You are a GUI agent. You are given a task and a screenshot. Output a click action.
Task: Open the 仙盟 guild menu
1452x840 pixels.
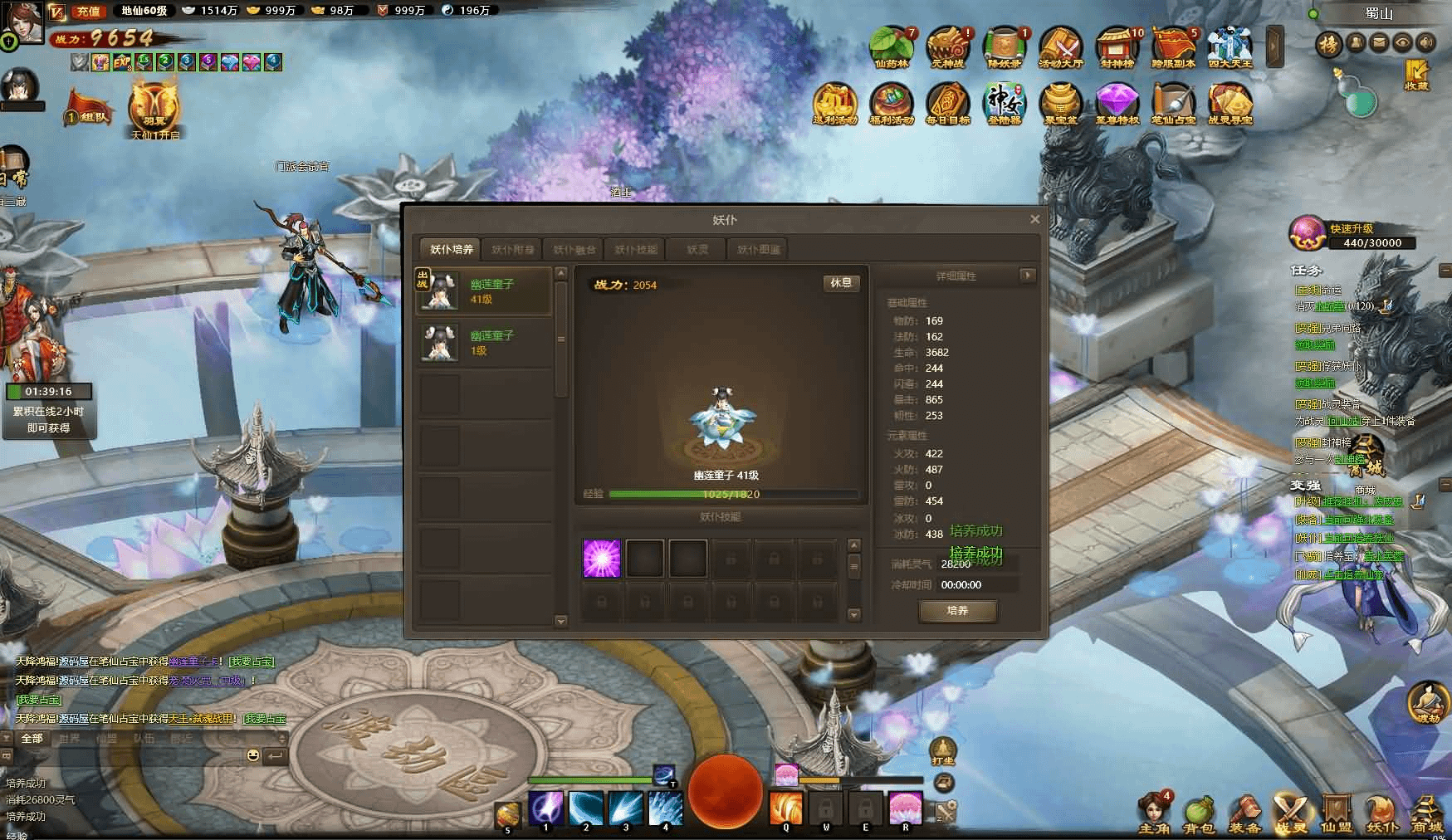[x=1336, y=813]
